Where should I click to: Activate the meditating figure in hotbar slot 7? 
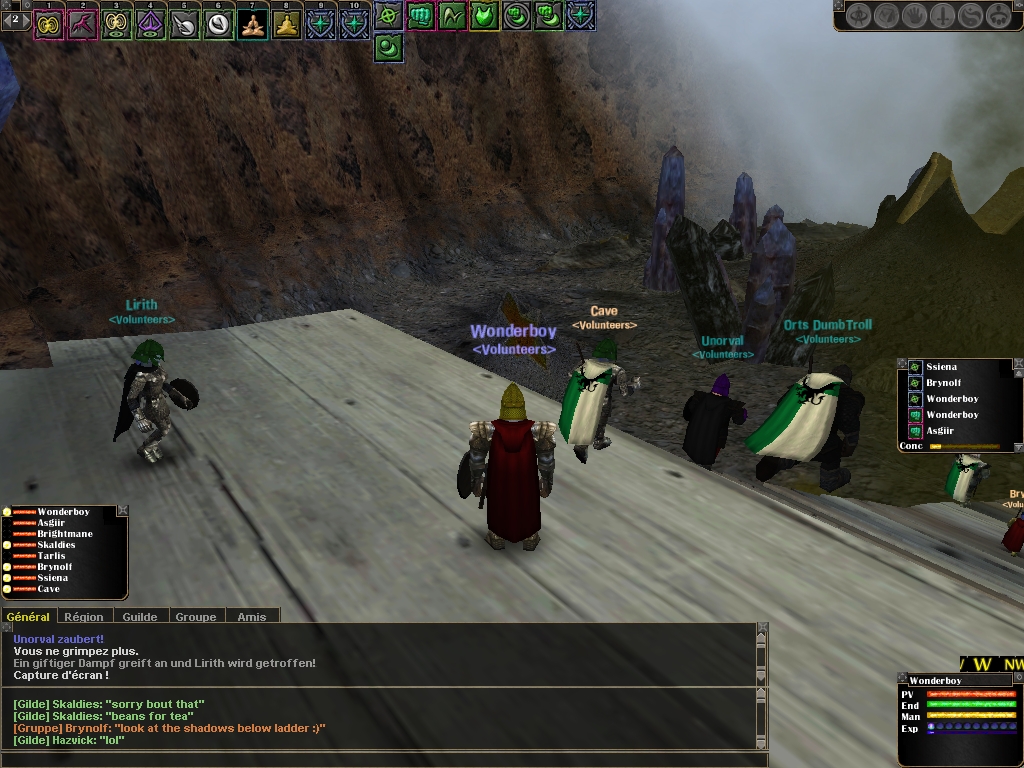(253, 24)
